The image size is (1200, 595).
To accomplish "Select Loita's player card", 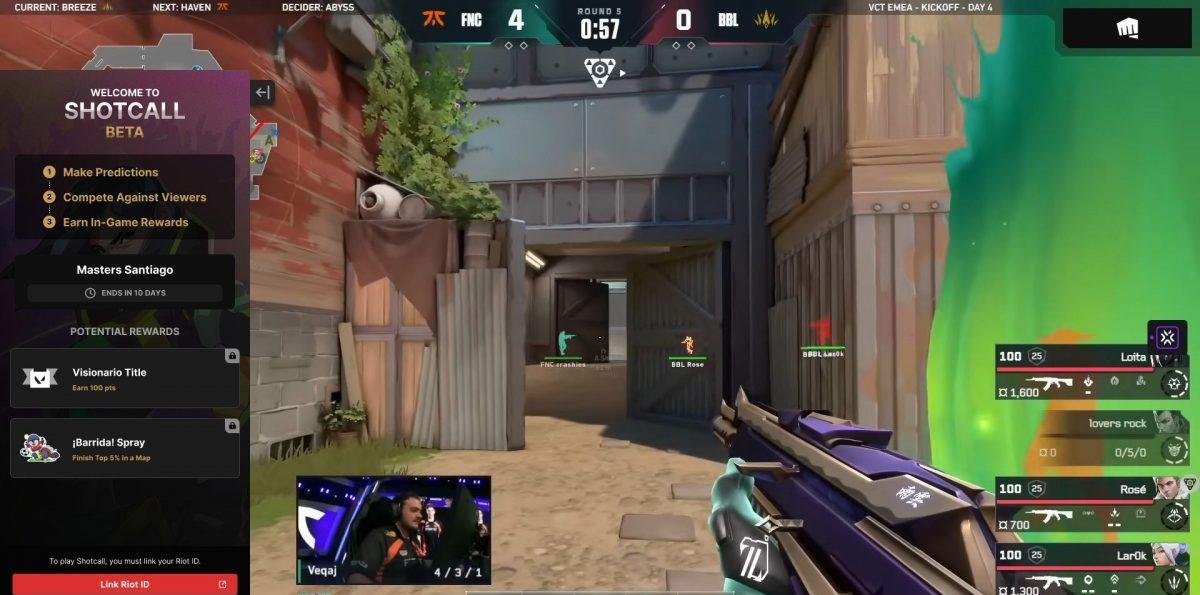I will 1091,372.
